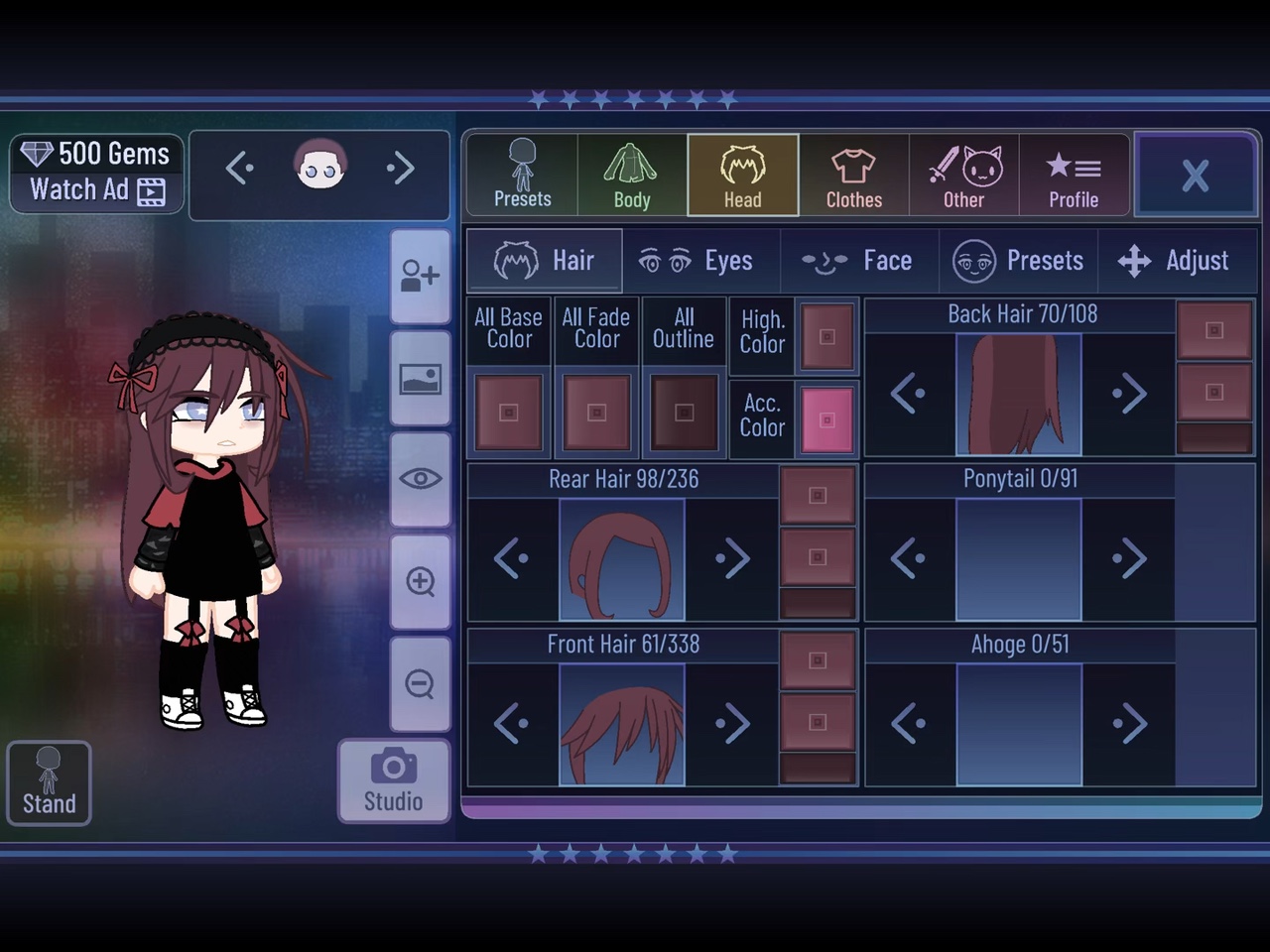Screen dimensions: 1270x952
Task: Choose the All Base Color swatch
Action: pyautogui.click(x=509, y=413)
